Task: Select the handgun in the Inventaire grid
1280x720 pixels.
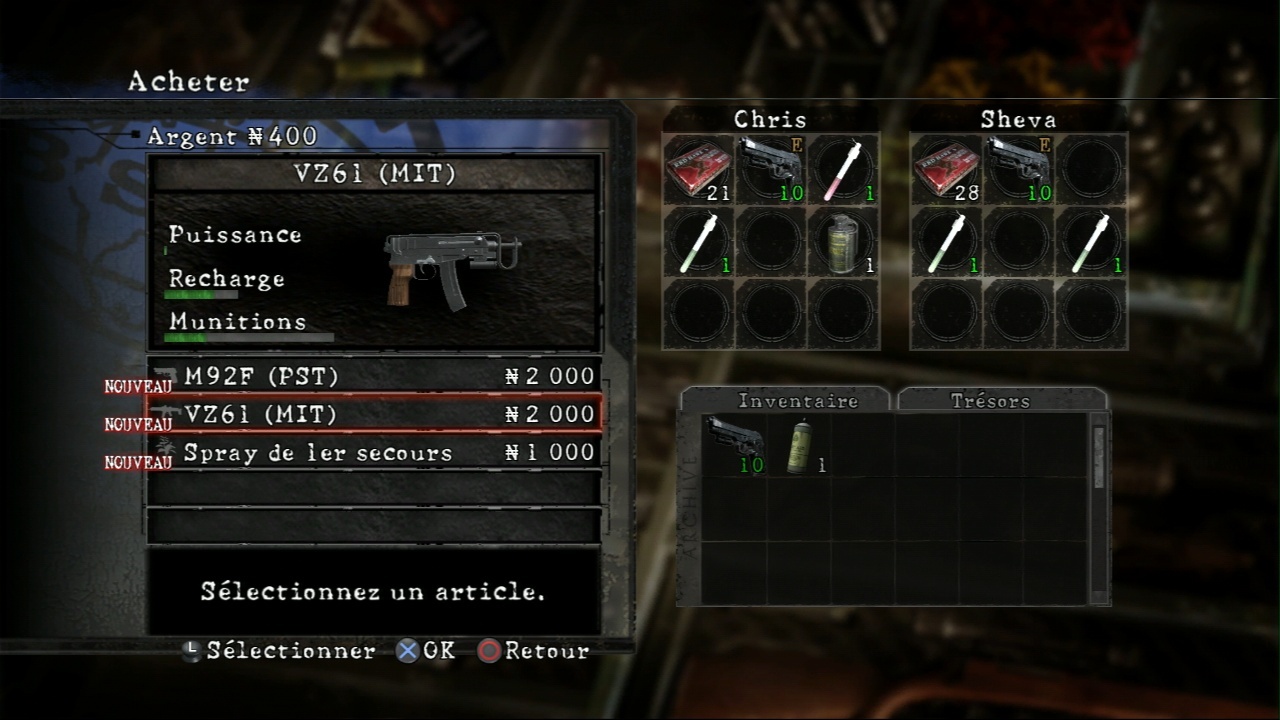Action: tap(735, 444)
